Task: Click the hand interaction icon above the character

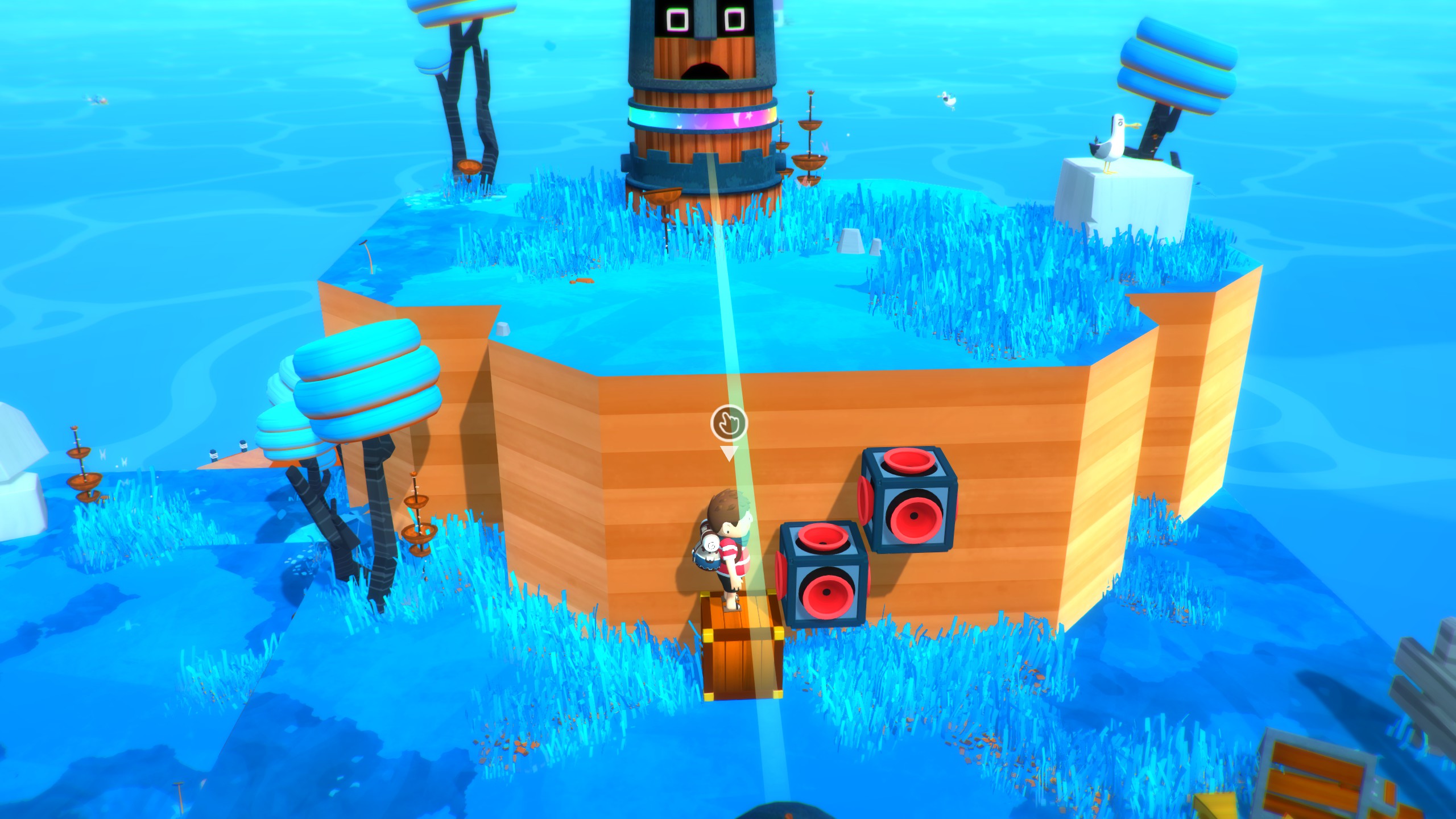Action: point(729,423)
